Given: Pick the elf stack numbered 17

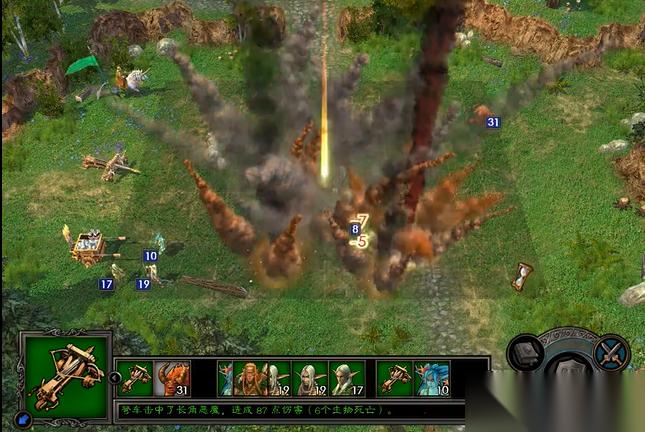Looking at the screenshot, I should coord(347,378).
